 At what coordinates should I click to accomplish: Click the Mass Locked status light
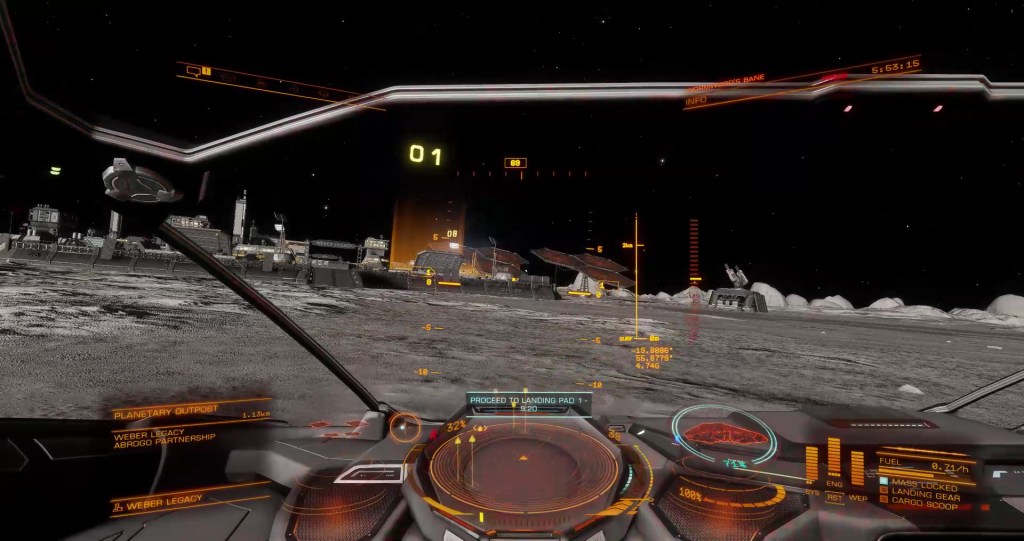(x=883, y=481)
